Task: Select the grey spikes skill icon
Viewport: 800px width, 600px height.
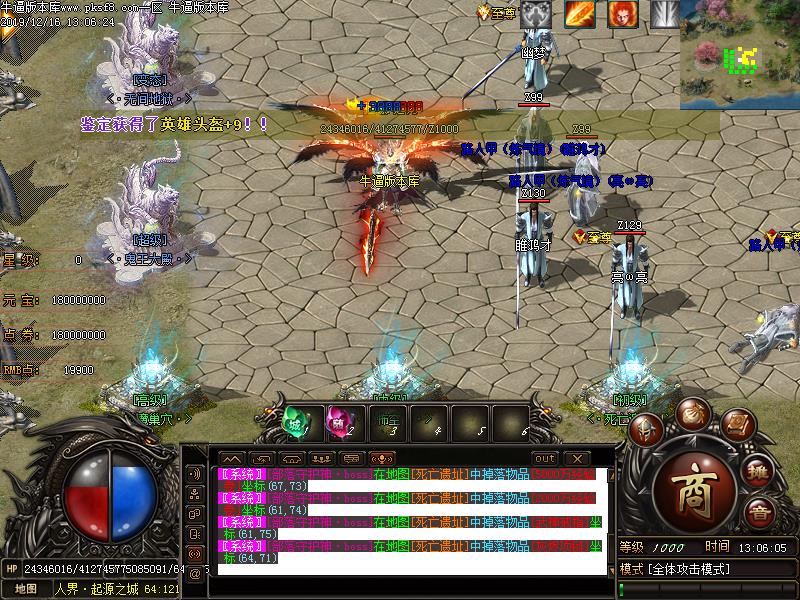Action: tap(665, 14)
